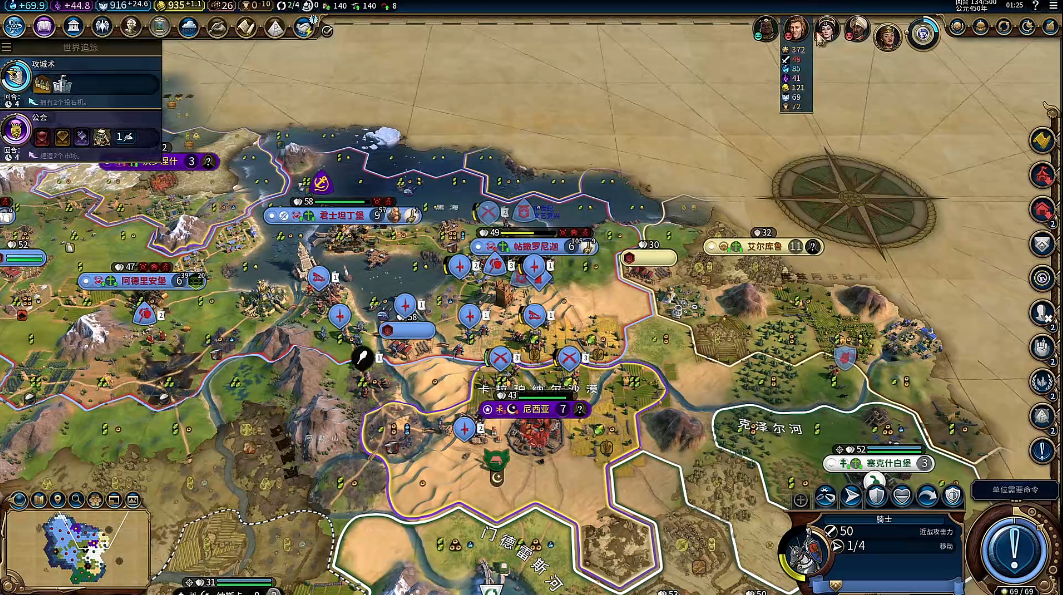Activate the knight's move-to arrow action
Screen dimensions: 1063x595
[851, 495]
